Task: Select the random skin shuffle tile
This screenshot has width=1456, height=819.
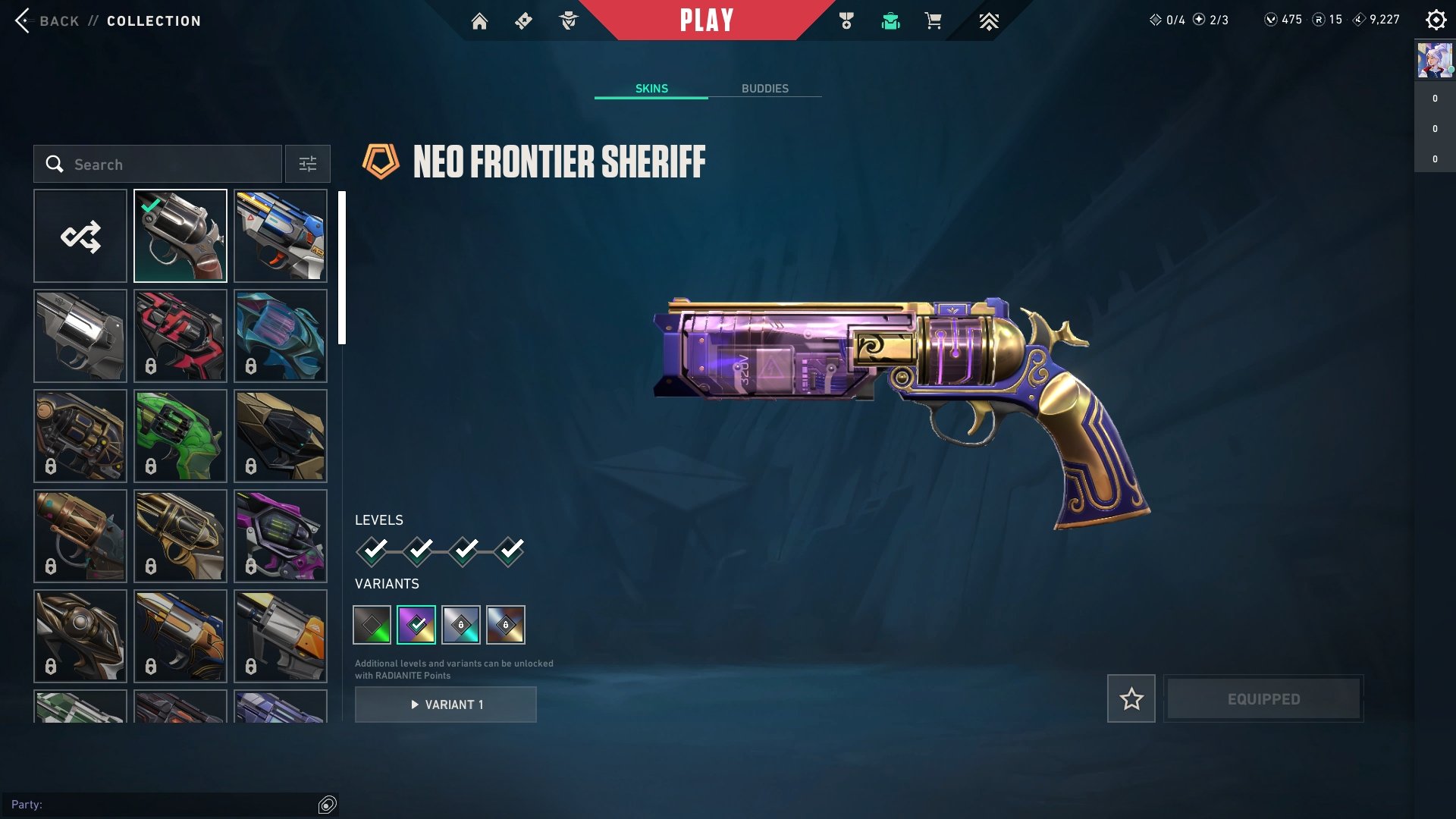Action: 80,236
